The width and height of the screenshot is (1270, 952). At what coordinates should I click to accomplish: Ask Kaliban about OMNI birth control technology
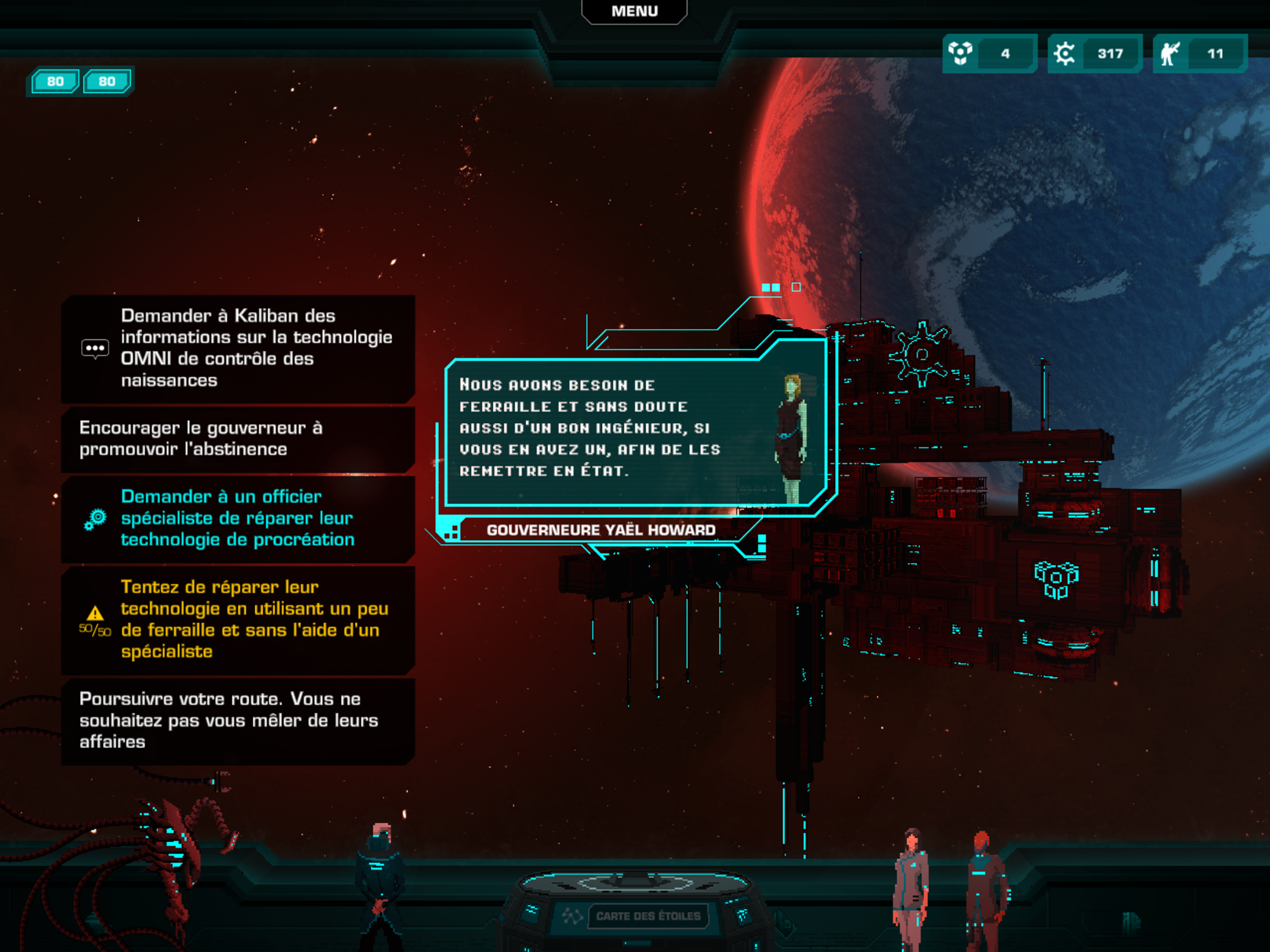[x=238, y=348]
